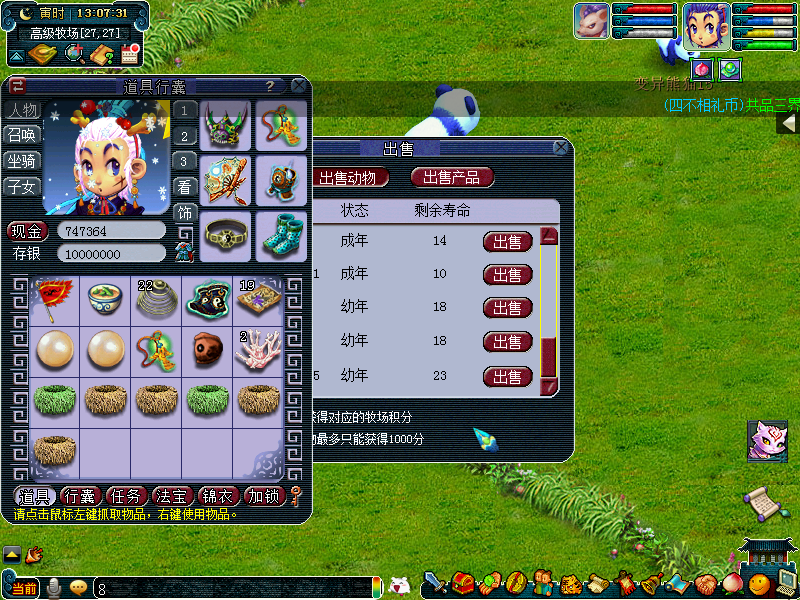Open the 任务 tab at inventory bottom
800x600 pixels.
pos(126,496)
